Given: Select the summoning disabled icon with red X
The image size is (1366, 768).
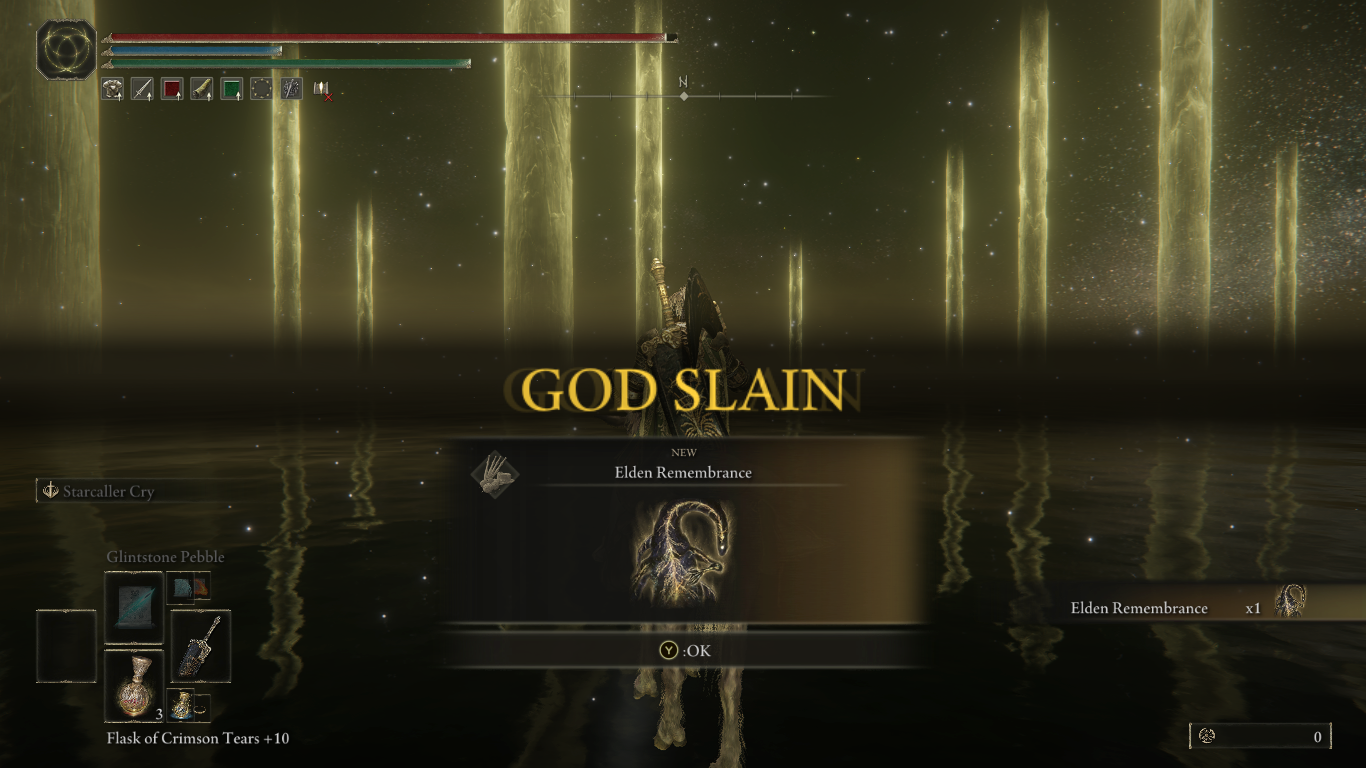Looking at the screenshot, I should pyautogui.click(x=320, y=90).
